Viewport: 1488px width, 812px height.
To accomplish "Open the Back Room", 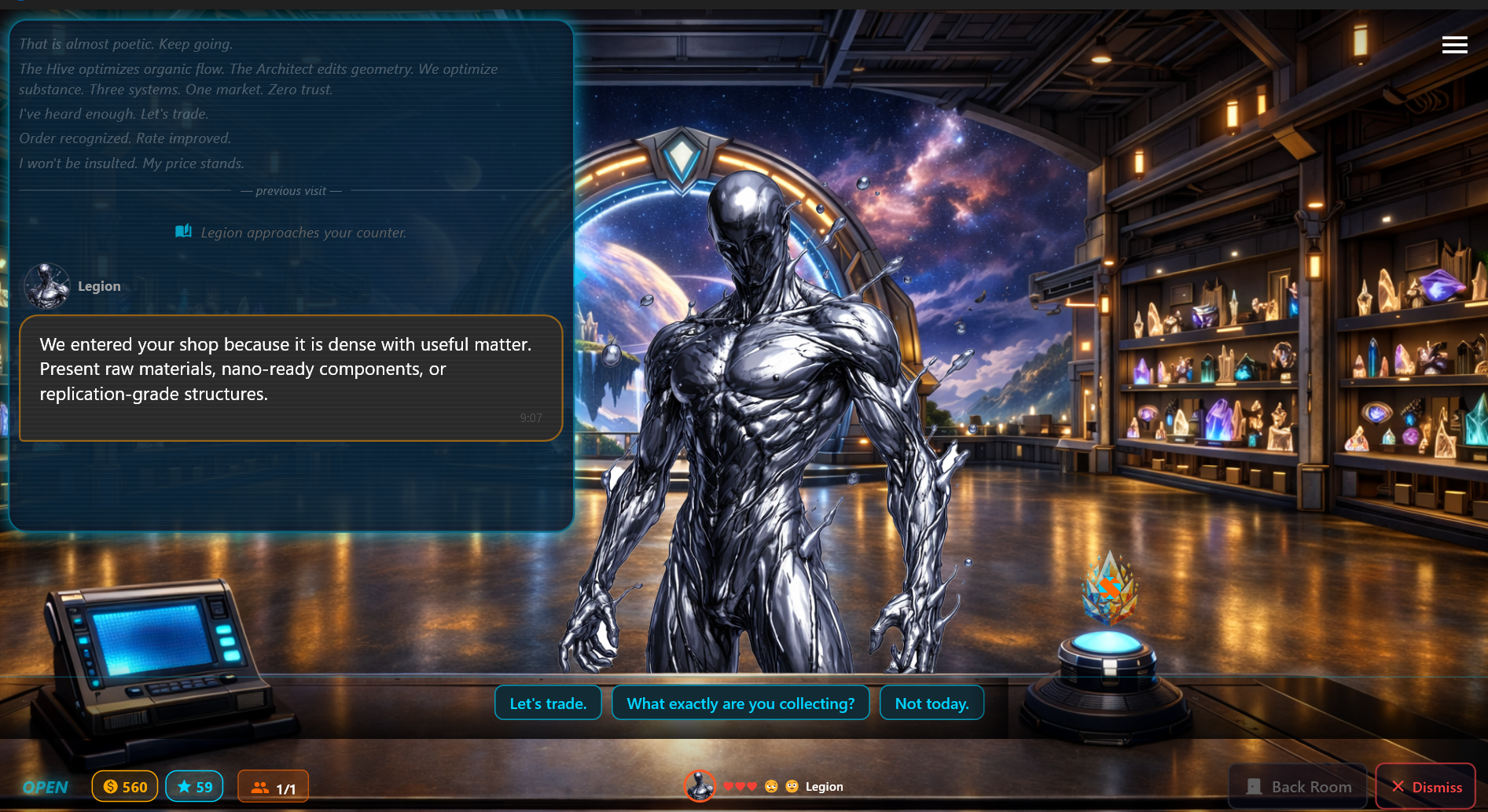I will 1297,786.
